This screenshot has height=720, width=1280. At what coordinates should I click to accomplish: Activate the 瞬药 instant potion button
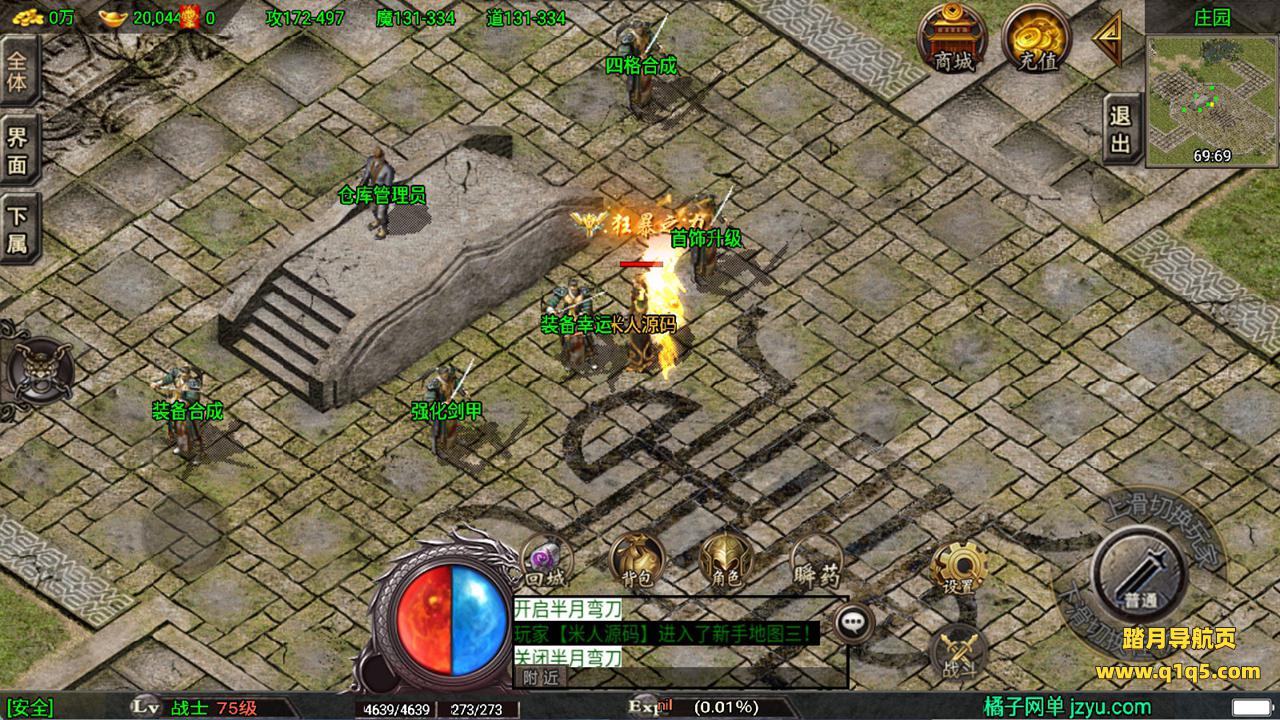[816, 562]
